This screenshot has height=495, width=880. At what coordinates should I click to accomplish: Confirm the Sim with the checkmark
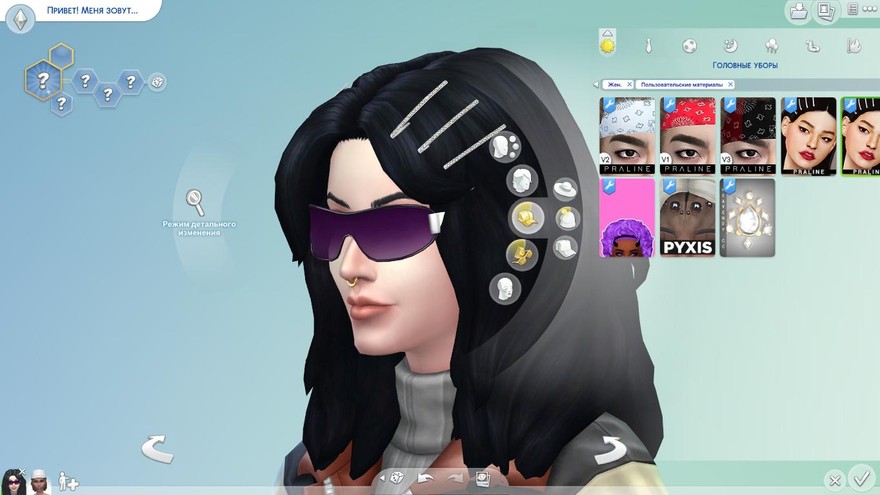click(859, 478)
